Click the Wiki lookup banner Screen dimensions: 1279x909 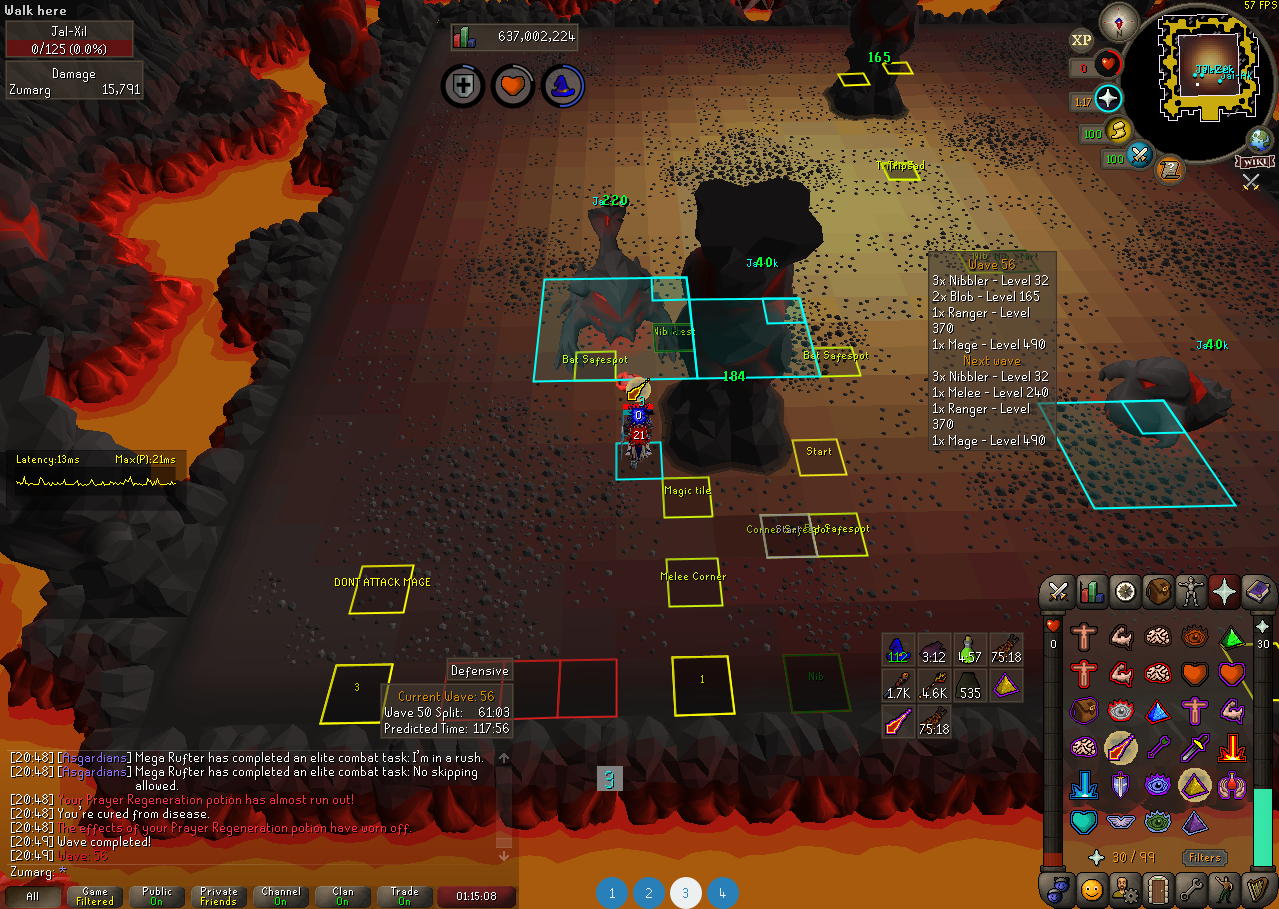pos(1254,162)
